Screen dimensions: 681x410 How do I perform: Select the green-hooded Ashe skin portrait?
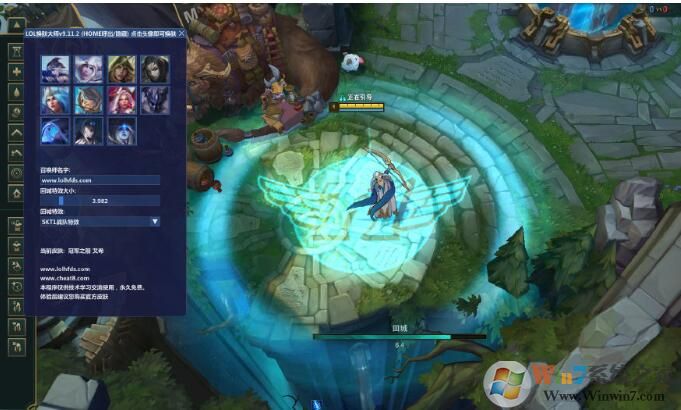(x=122, y=68)
